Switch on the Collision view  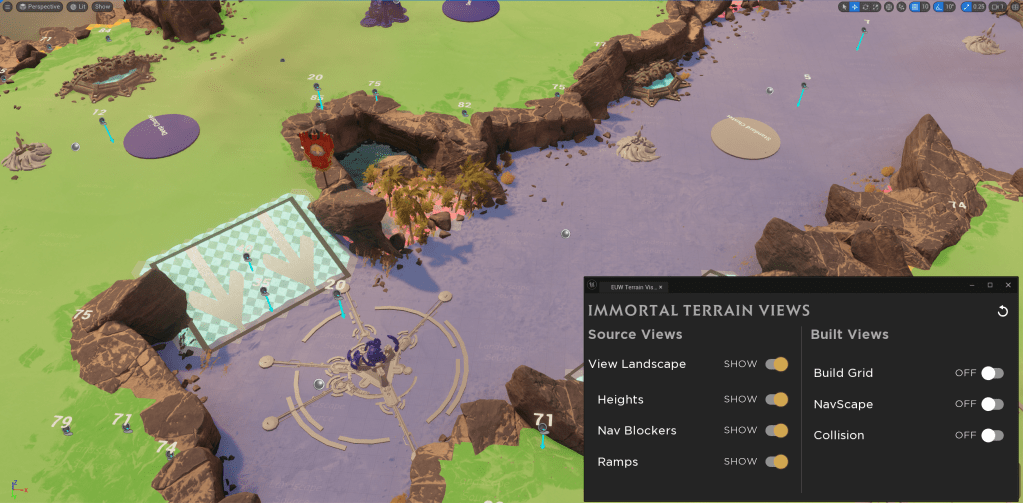point(991,435)
